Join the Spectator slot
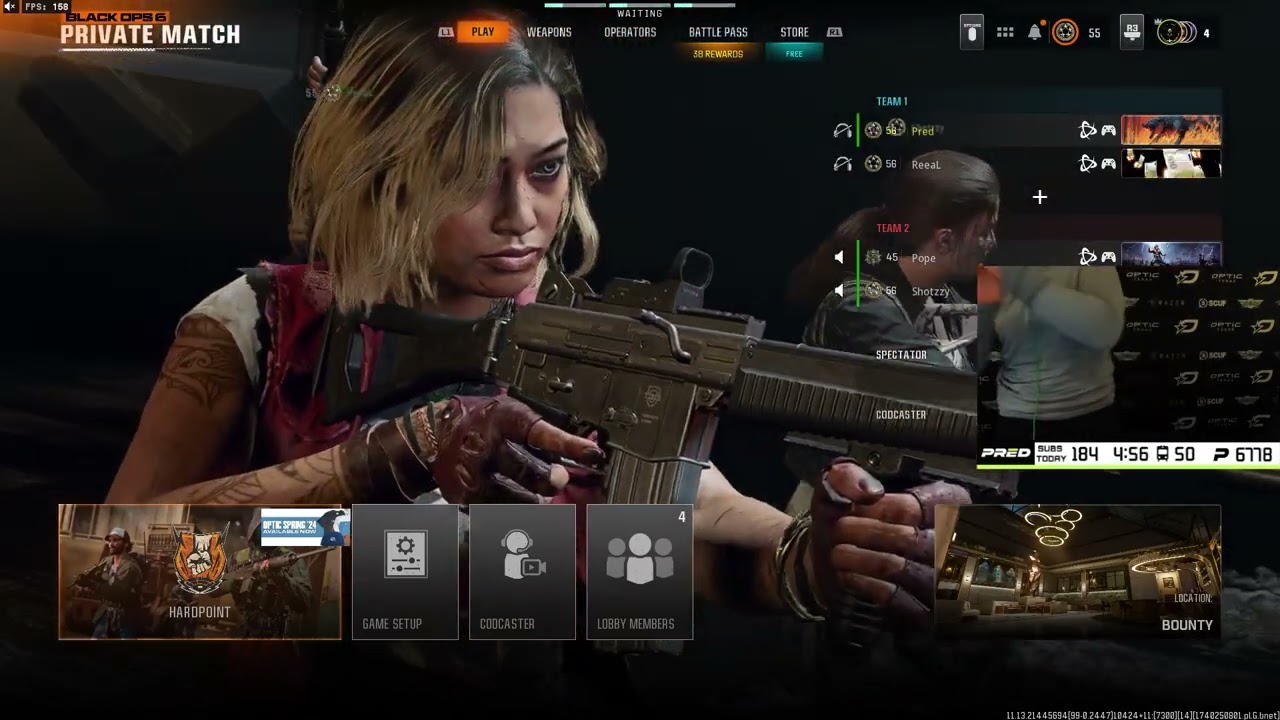Image resolution: width=1280 pixels, height=720 pixels. click(901, 355)
